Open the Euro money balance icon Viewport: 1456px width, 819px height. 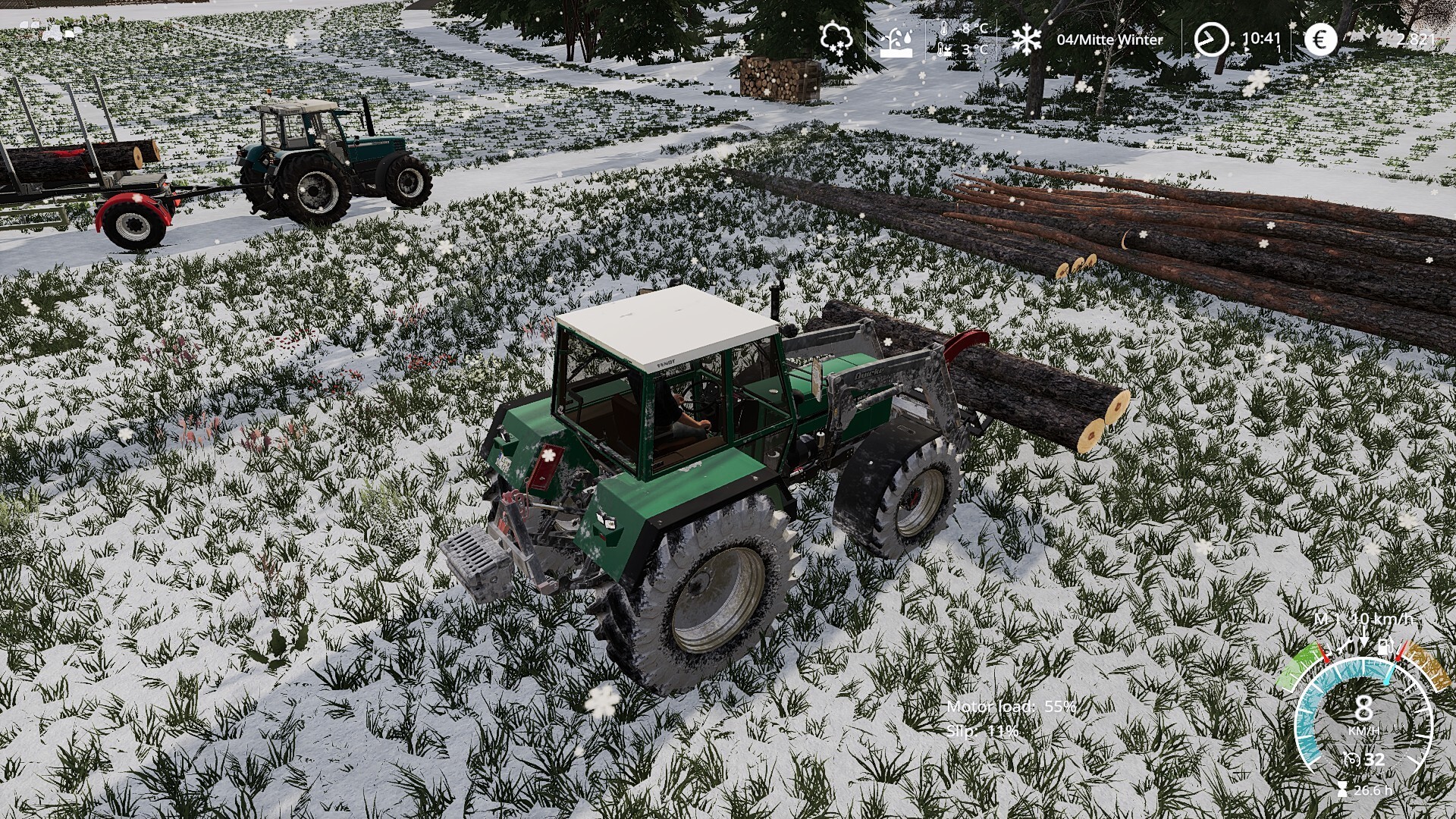pos(1320,39)
